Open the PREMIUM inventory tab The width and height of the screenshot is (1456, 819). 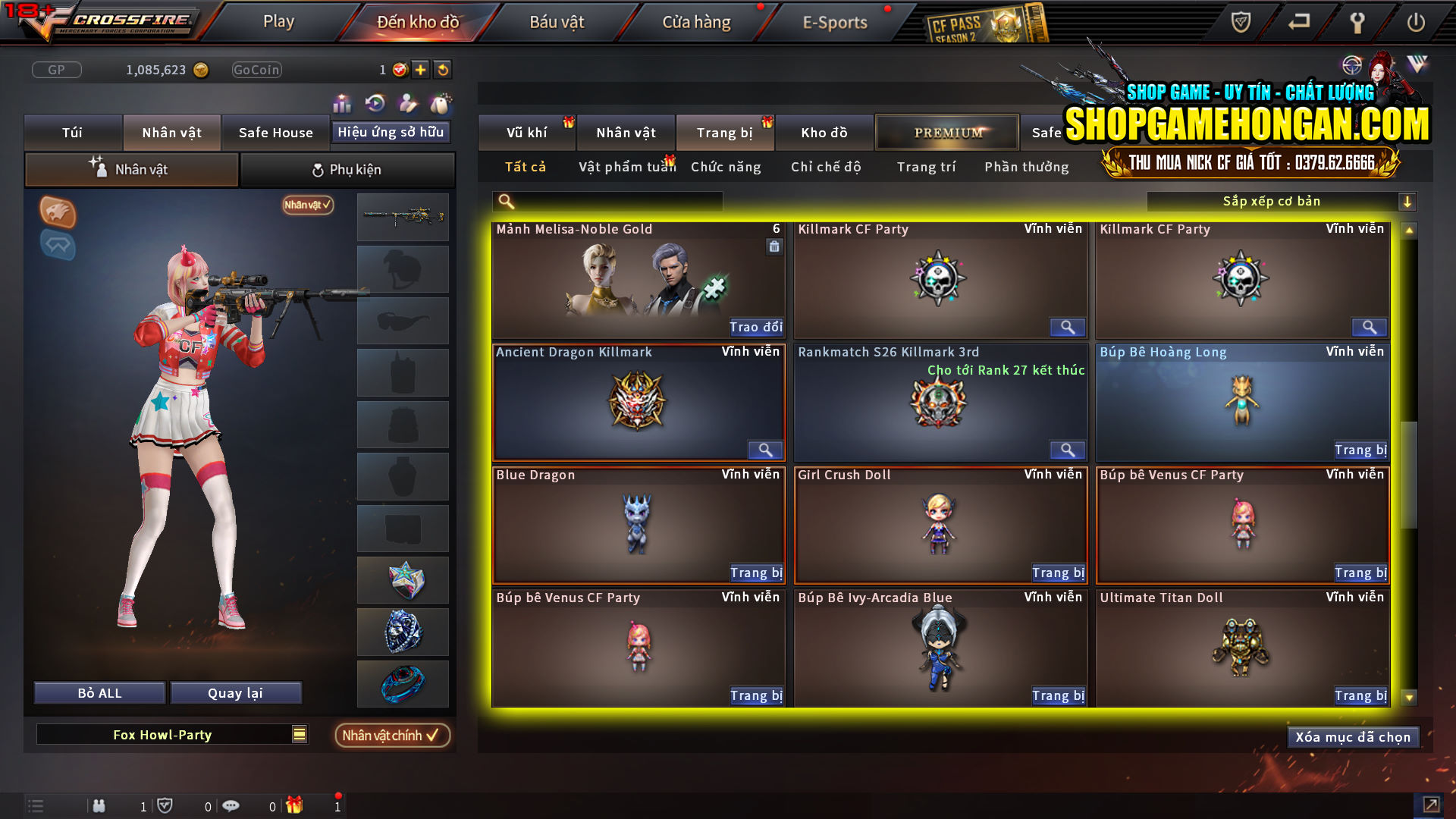coord(946,132)
